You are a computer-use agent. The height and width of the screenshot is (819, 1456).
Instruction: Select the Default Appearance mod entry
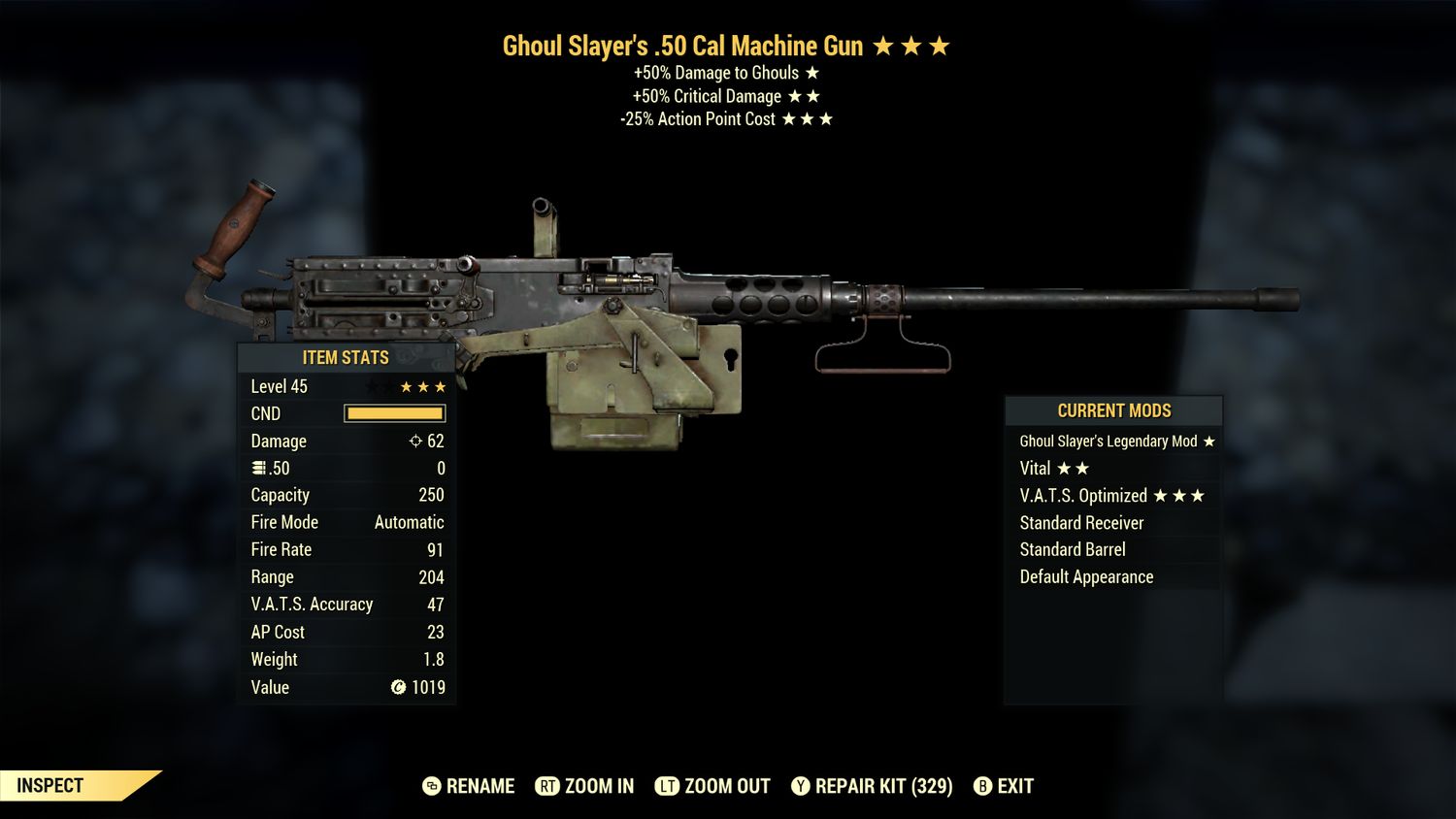point(1086,576)
